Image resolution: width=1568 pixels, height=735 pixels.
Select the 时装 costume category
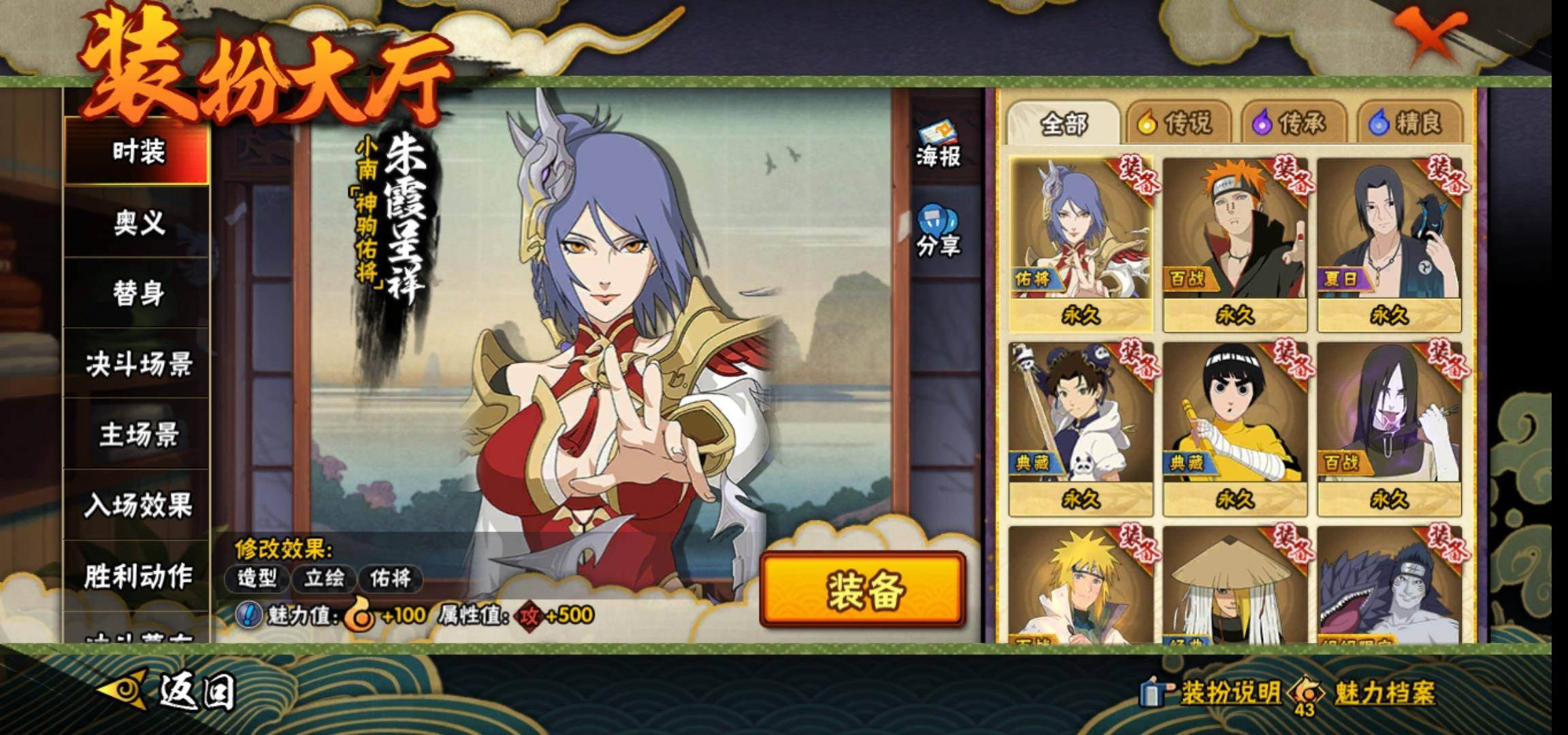pos(137,151)
